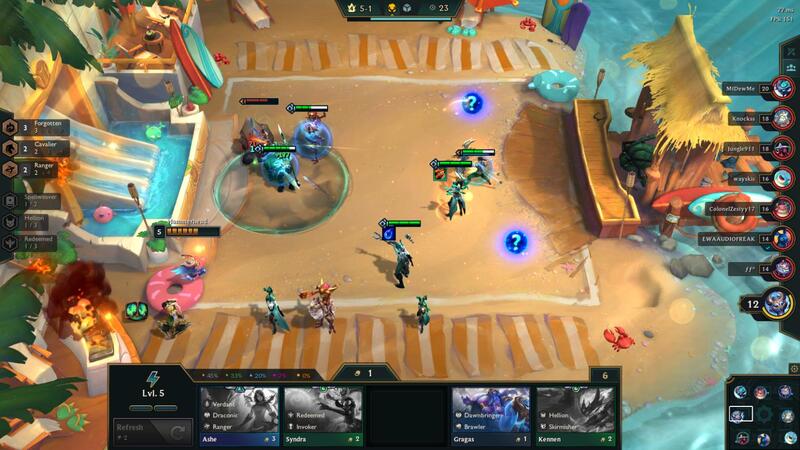Refresh the champion shop
This screenshot has height=450, width=800.
(152, 432)
